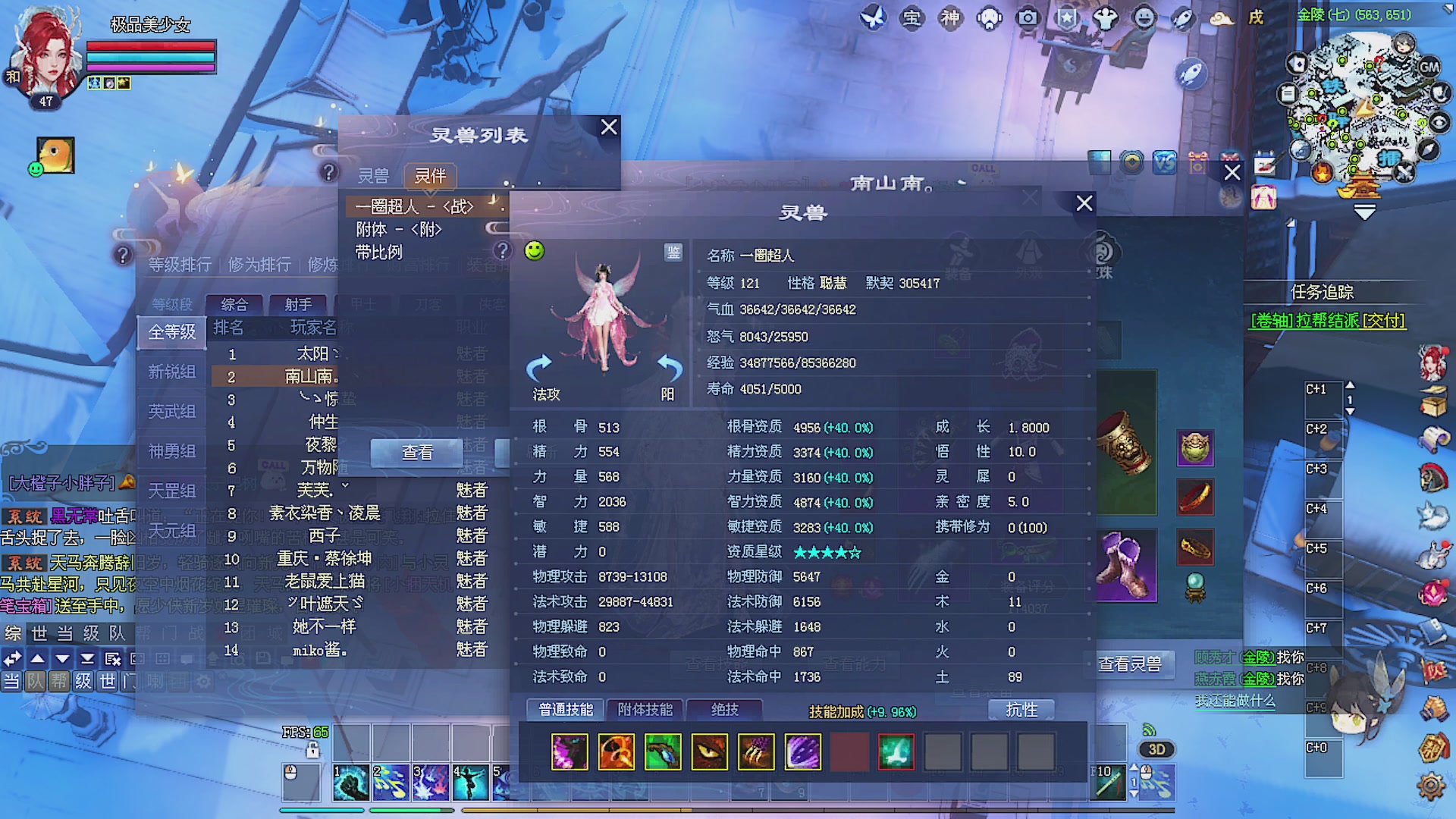1456x819 pixels.
Task: Take a screenshot with the camera icon
Action: click(1028, 17)
